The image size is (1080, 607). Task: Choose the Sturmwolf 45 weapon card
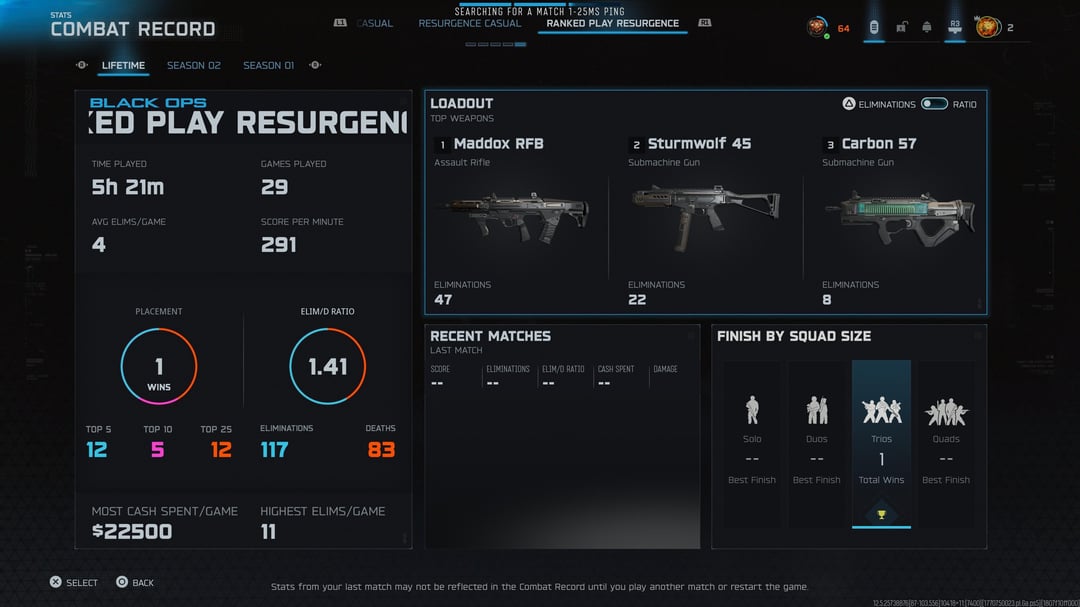[x=705, y=218]
